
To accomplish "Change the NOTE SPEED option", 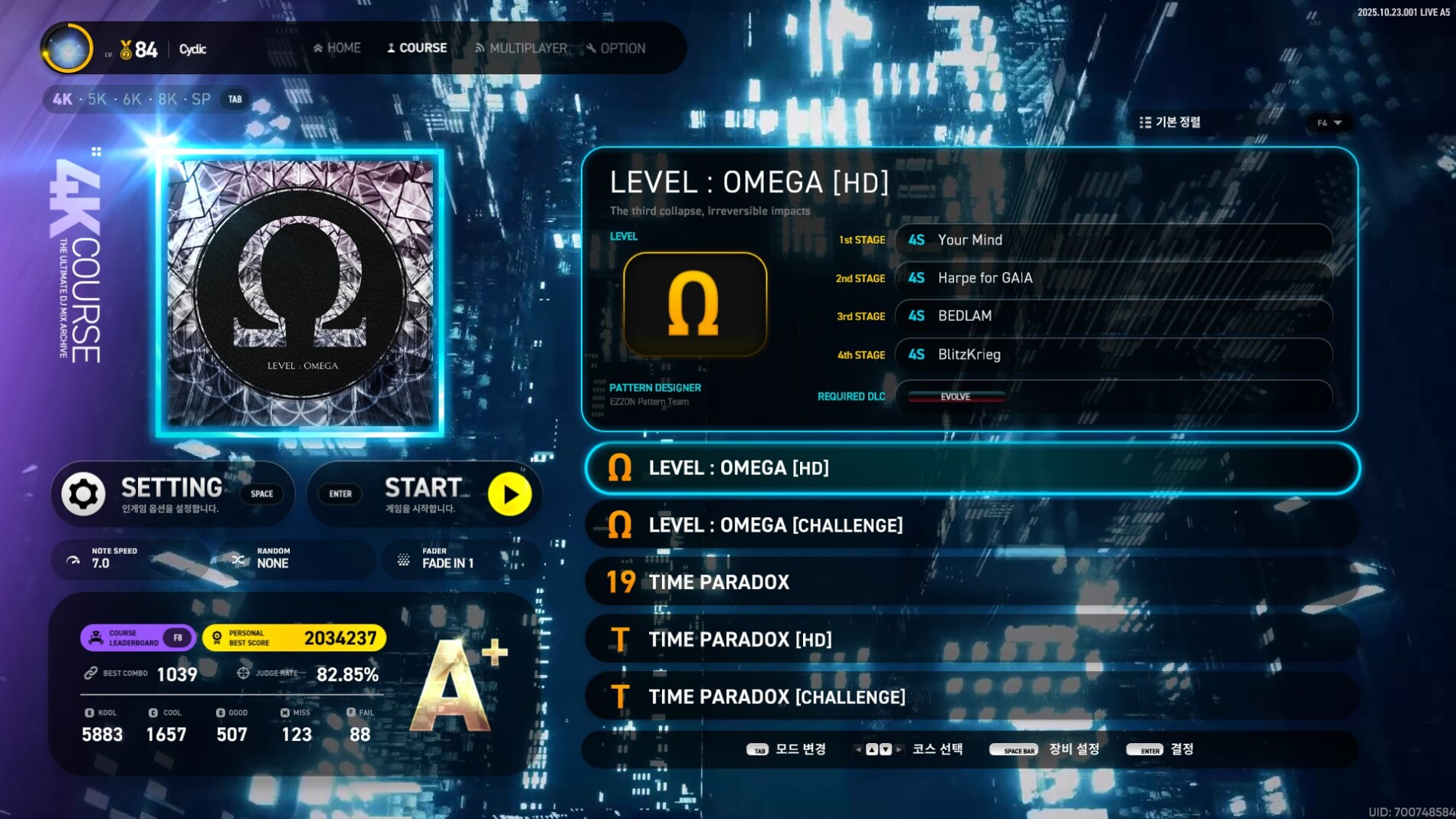I will coord(130,559).
